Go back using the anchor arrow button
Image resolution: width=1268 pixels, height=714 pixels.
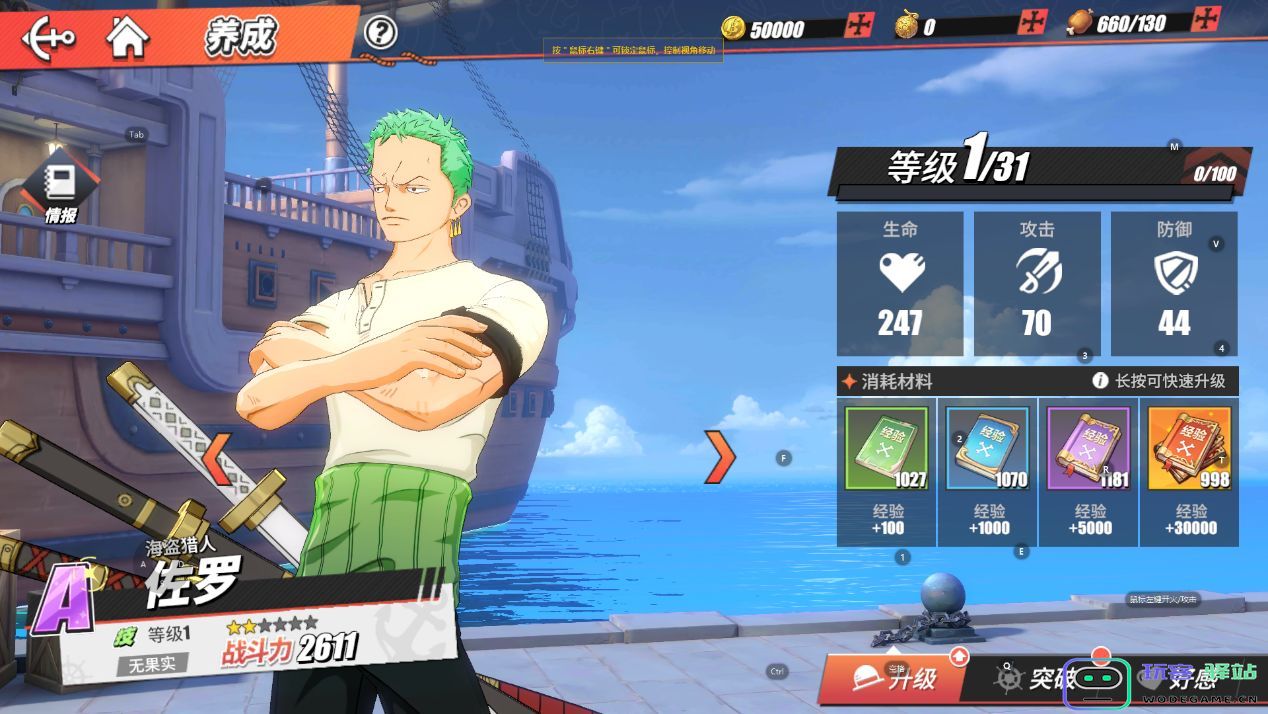48,39
